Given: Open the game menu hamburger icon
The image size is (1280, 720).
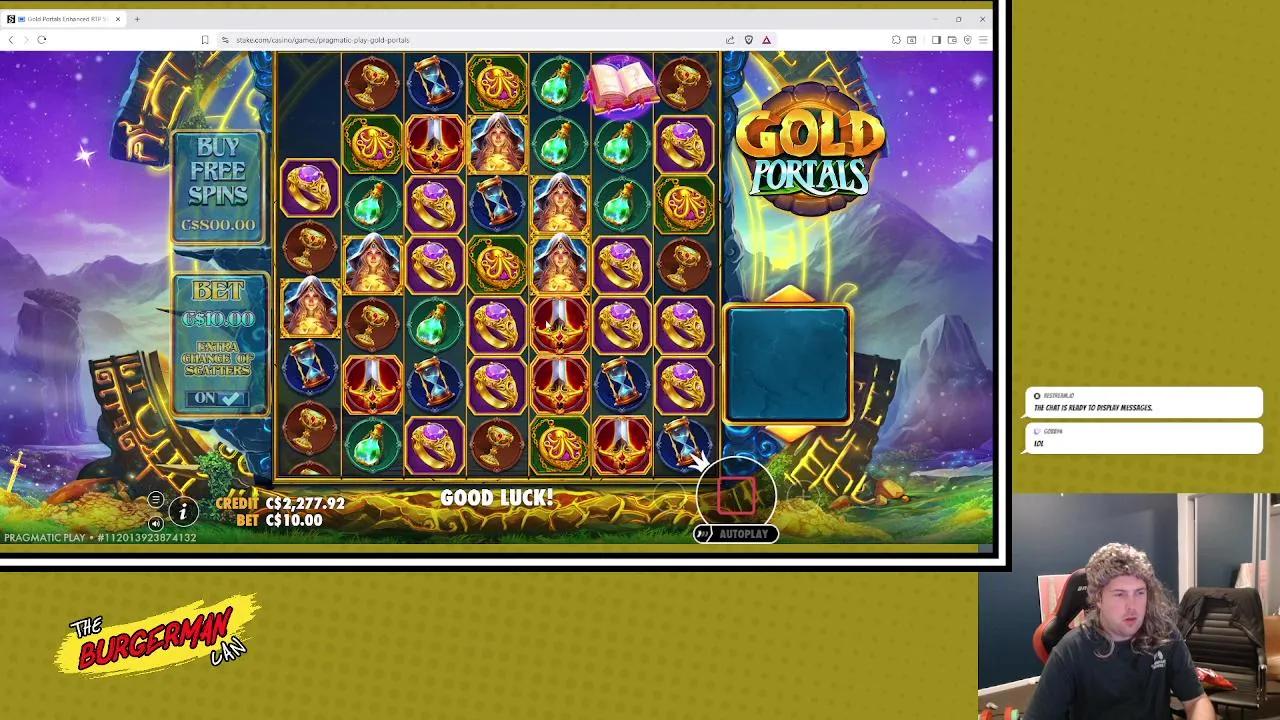Looking at the screenshot, I should coord(157,497).
